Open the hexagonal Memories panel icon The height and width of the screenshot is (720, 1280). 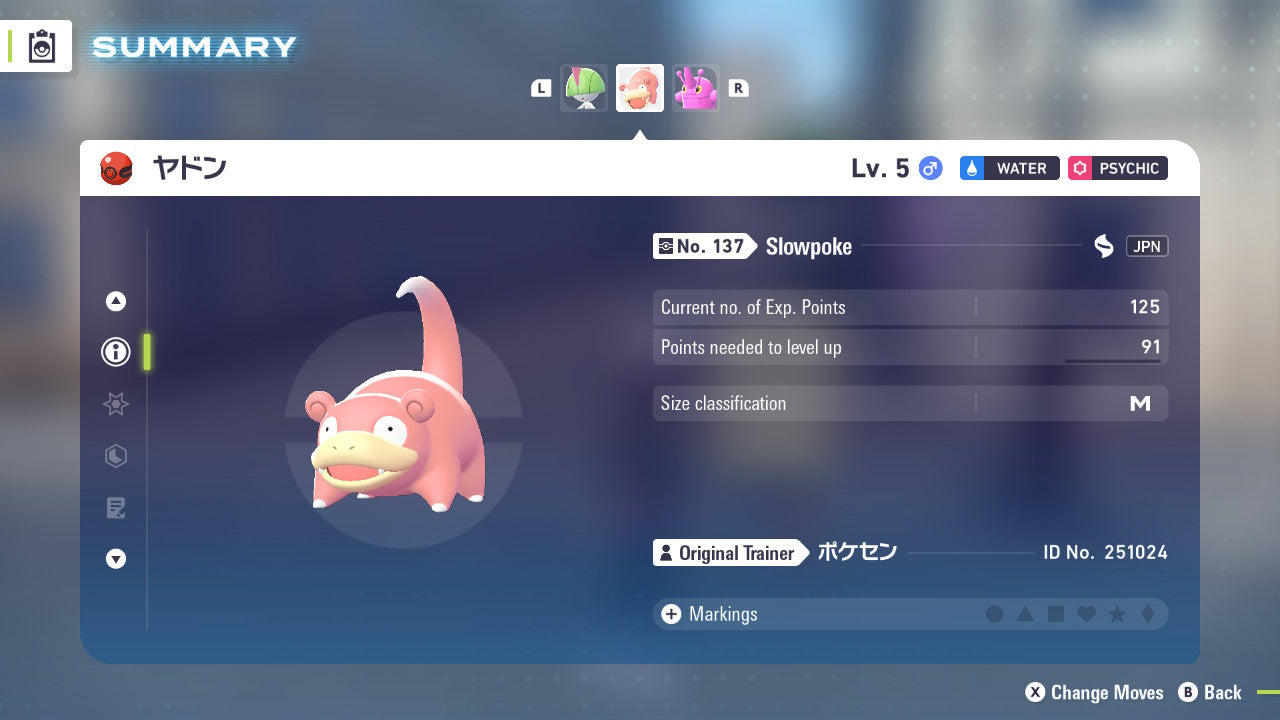tap(115, 456)
